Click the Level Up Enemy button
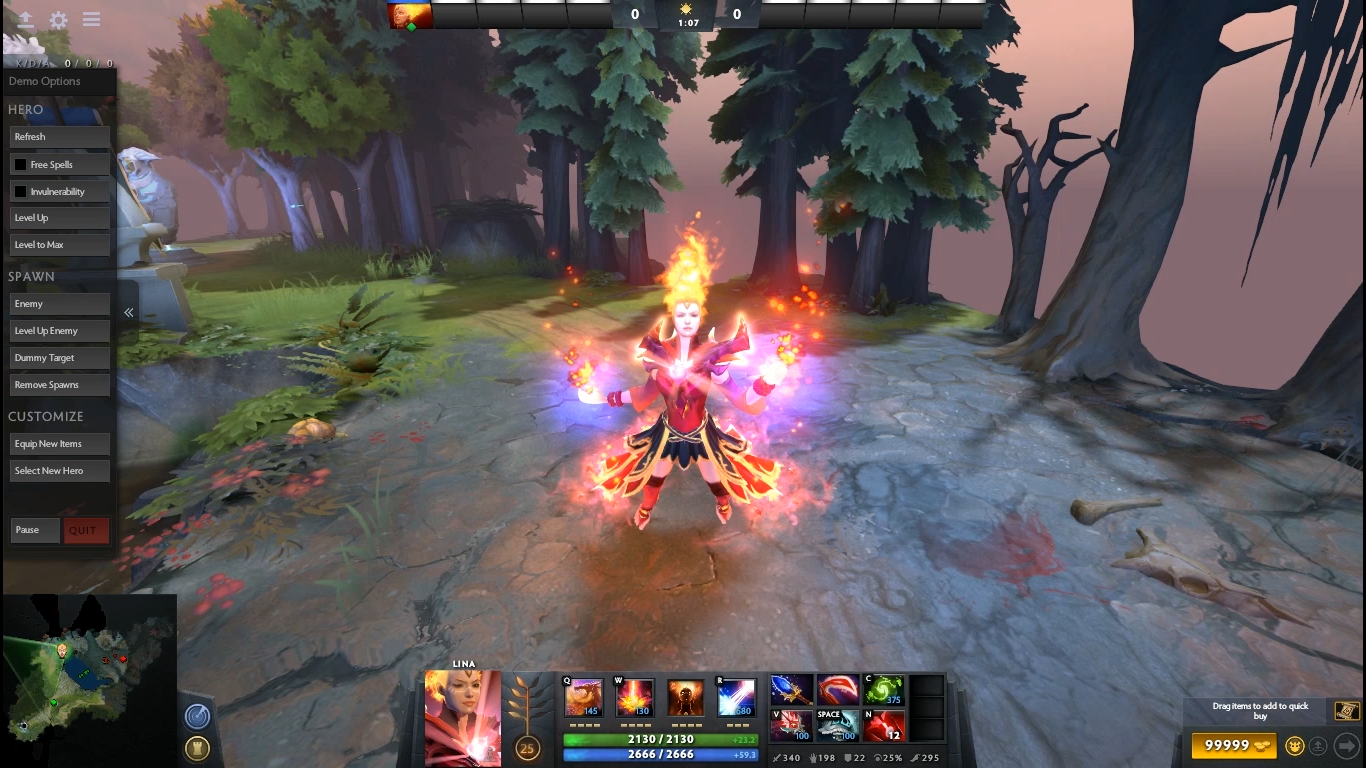The width and height of the screenshot is (1366, 768). click(59, 331)
